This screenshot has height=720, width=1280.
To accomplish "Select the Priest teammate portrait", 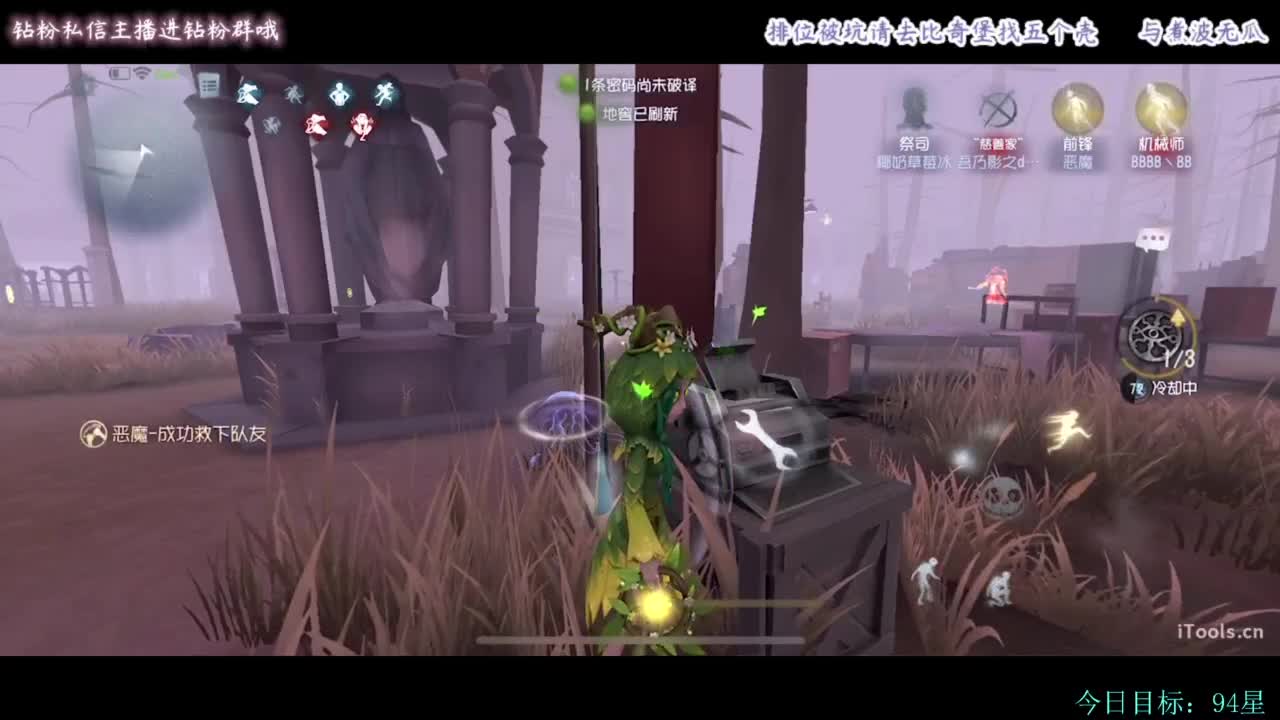I will 913,110.
